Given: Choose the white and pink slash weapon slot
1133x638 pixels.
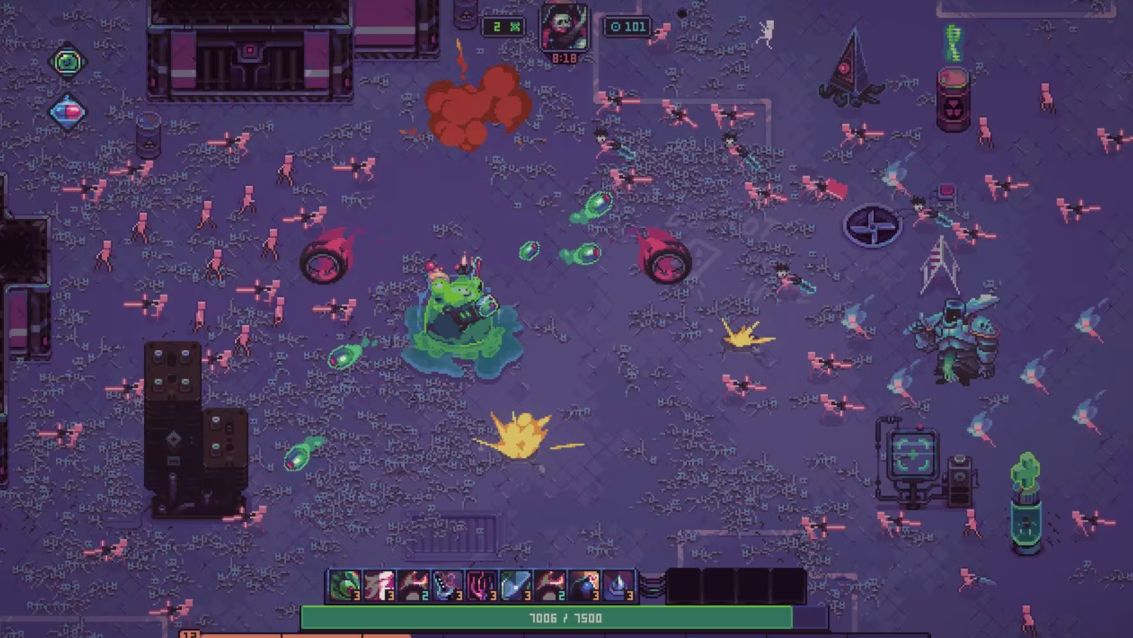Looking at the screenshot, I should click(380, 585).
